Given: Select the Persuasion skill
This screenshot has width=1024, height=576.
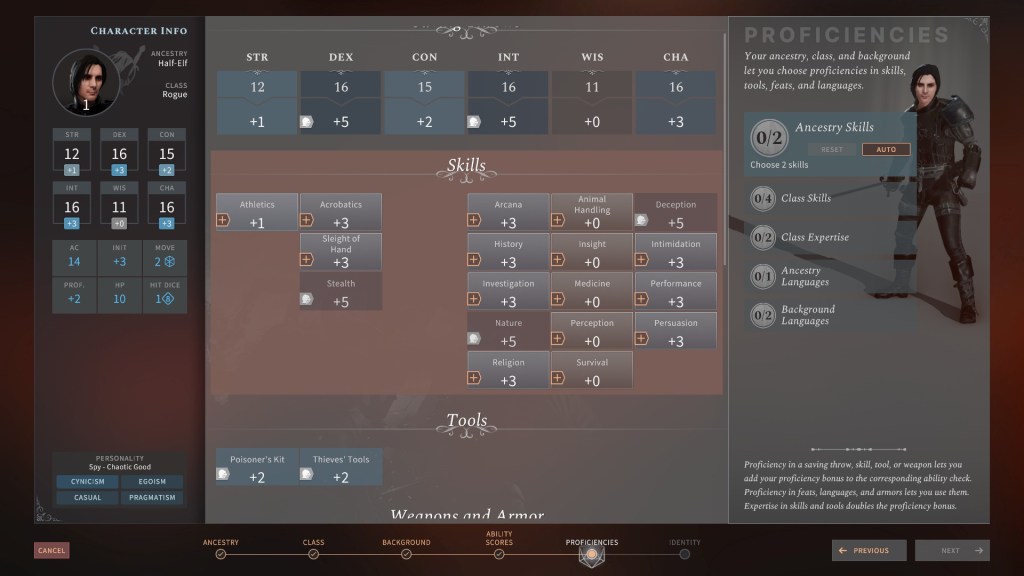Looking at the screenshot, I should 675,330.
